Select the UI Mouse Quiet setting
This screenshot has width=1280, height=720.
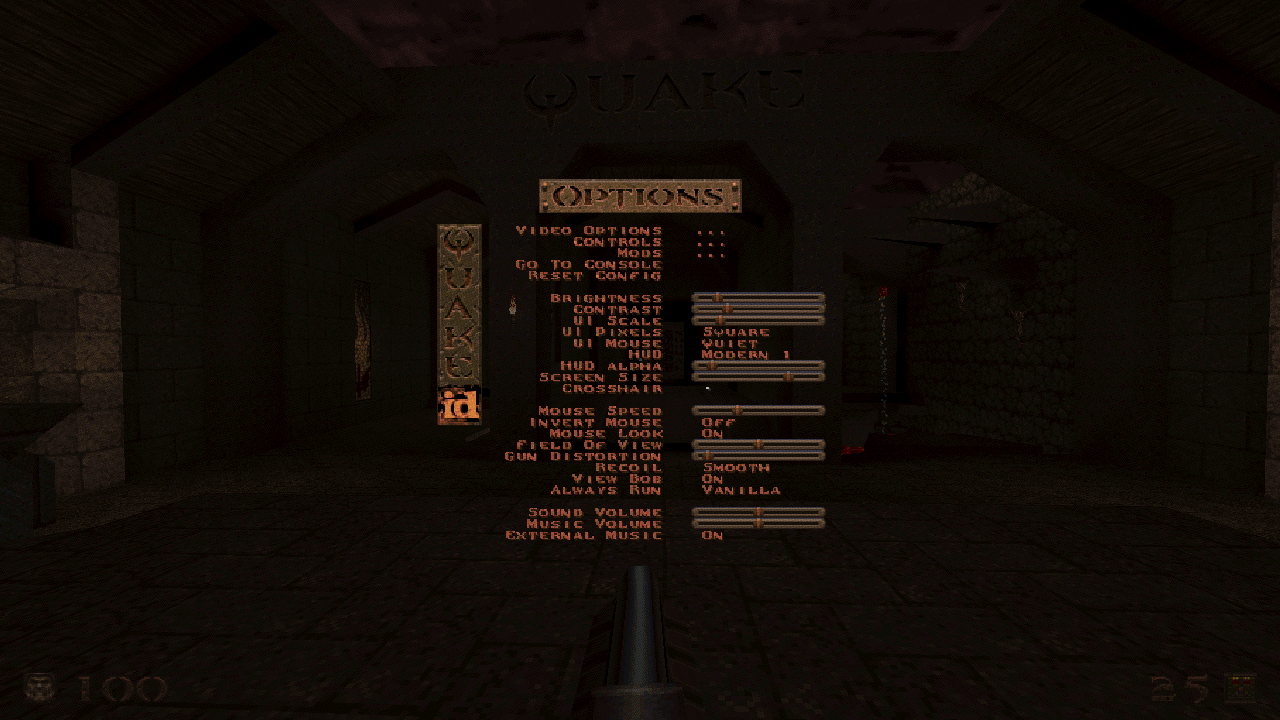(x=729, y=342)
